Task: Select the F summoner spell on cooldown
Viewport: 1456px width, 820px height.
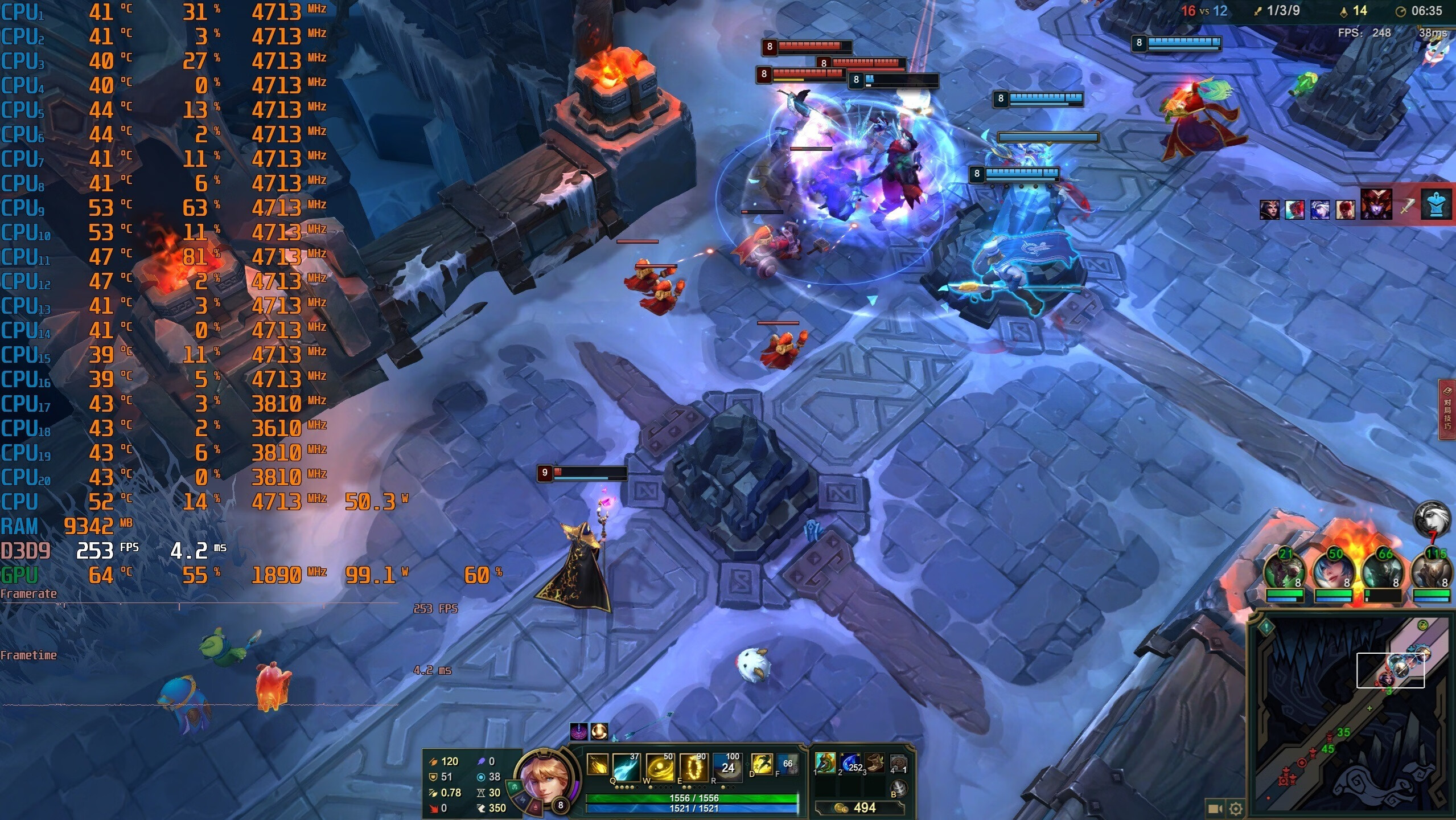Action: pyautogui.click(x=788, y=764)
